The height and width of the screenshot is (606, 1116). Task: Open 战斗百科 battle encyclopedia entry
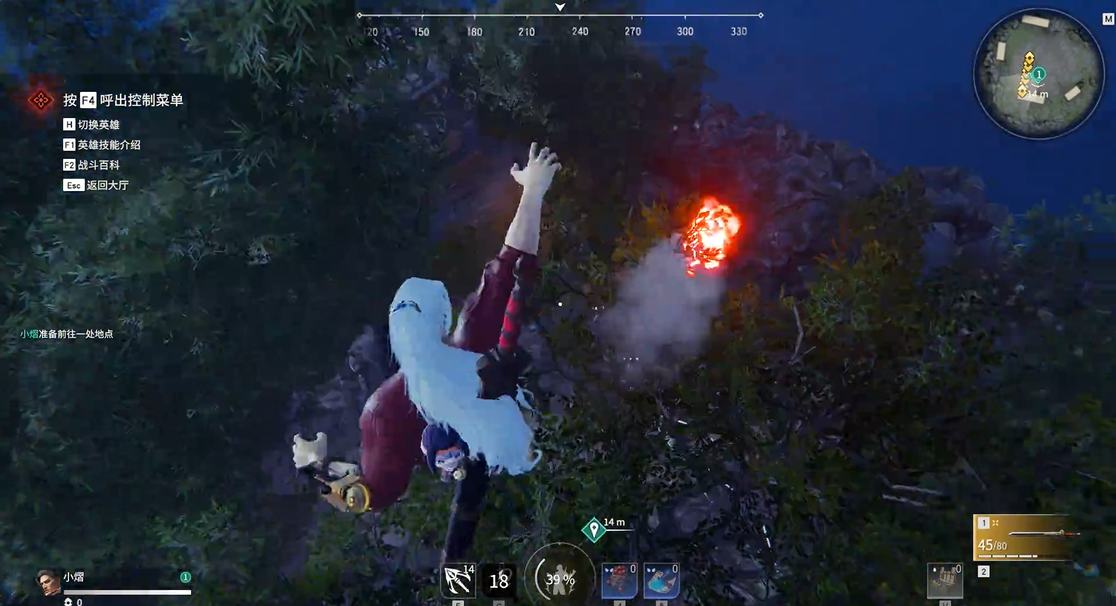tap(98, 165)
